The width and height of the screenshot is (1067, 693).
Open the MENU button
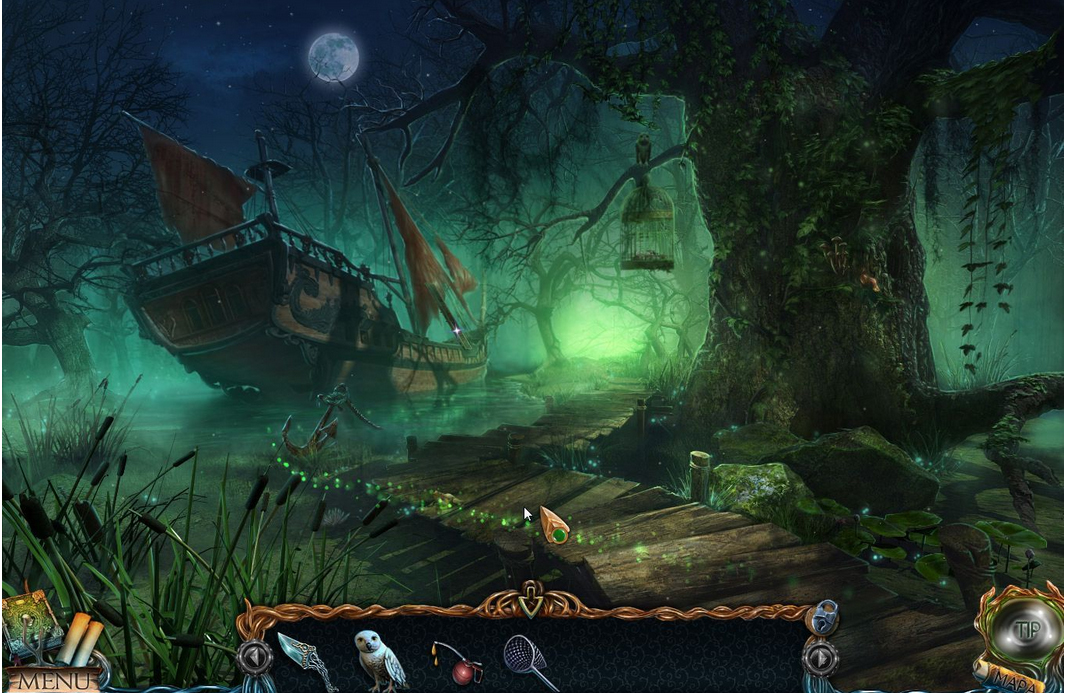[53, 682]
